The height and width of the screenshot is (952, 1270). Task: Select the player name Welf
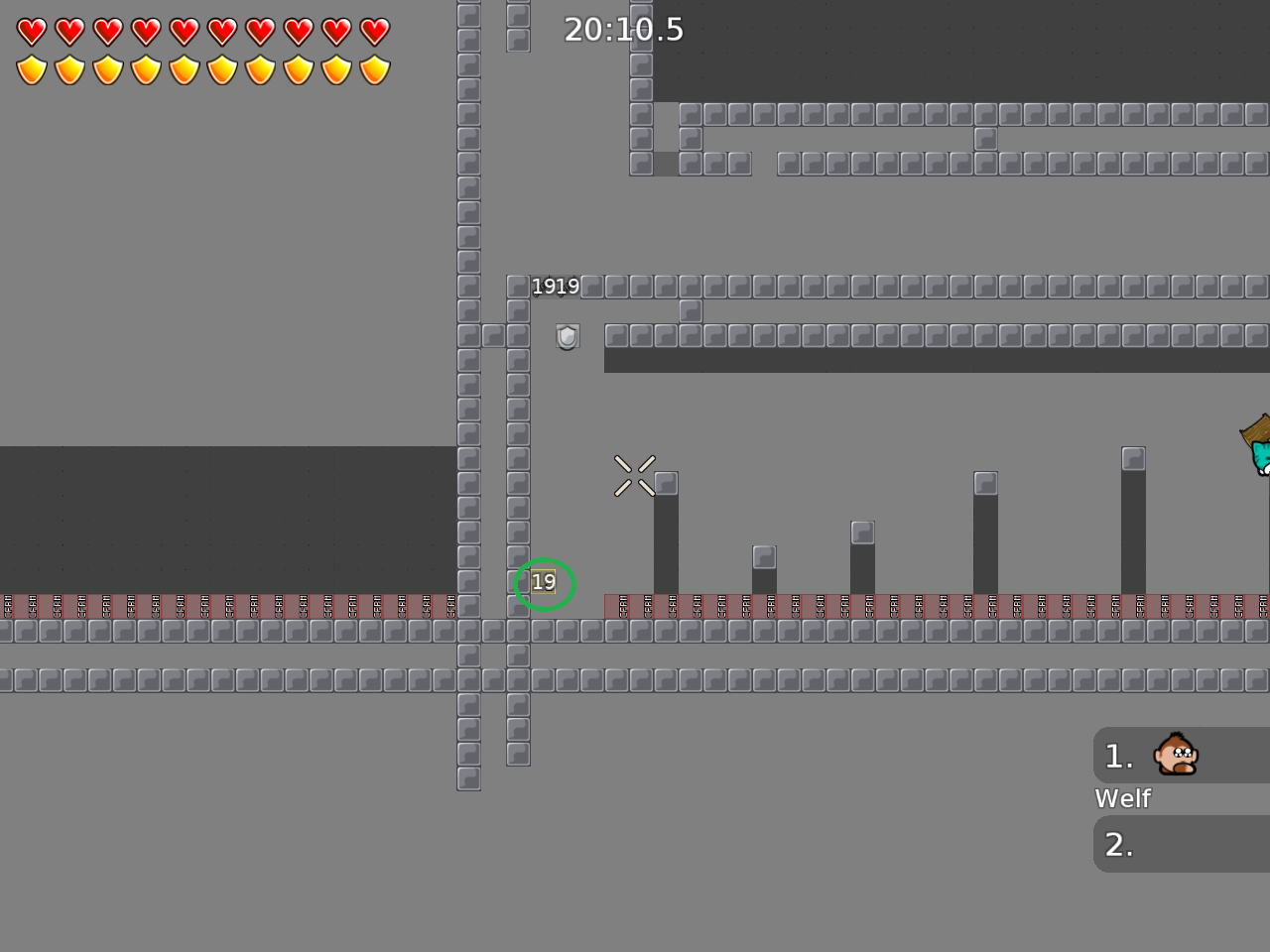pyautogui.click(x=1122, y=798)
